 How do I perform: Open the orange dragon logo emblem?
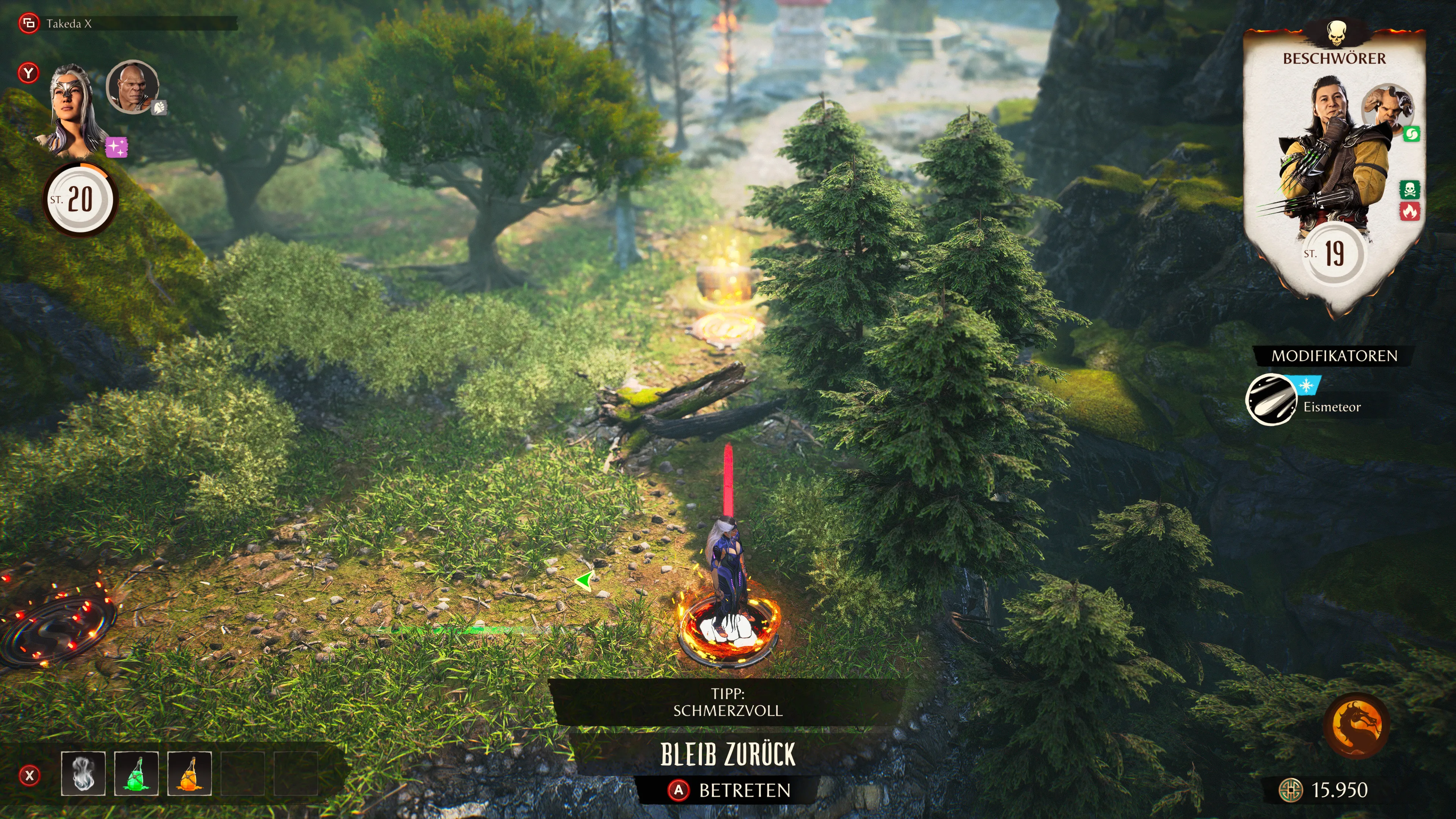click(x=1357, y=725)
